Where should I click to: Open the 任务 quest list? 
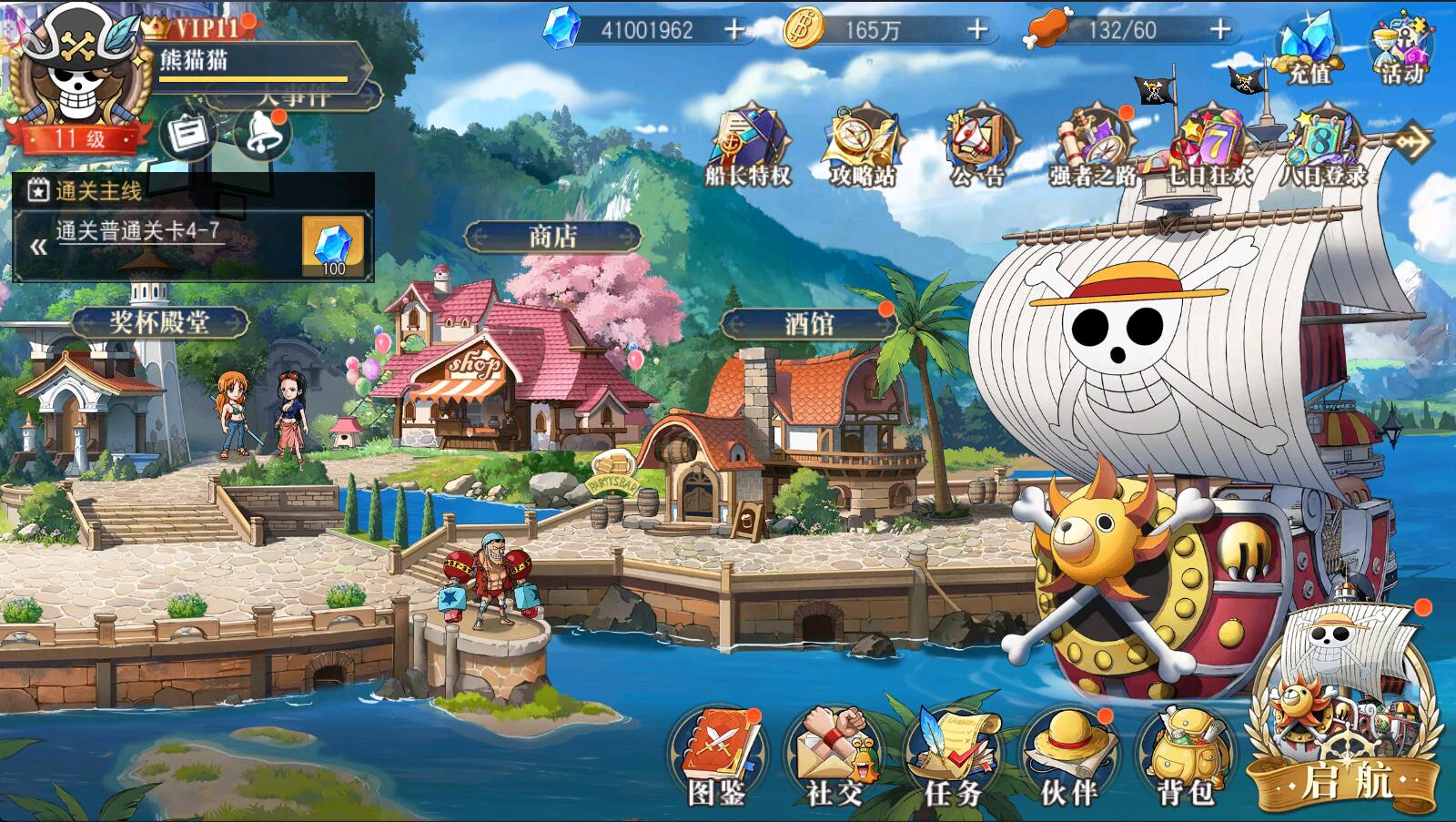(x=952, y=756)
